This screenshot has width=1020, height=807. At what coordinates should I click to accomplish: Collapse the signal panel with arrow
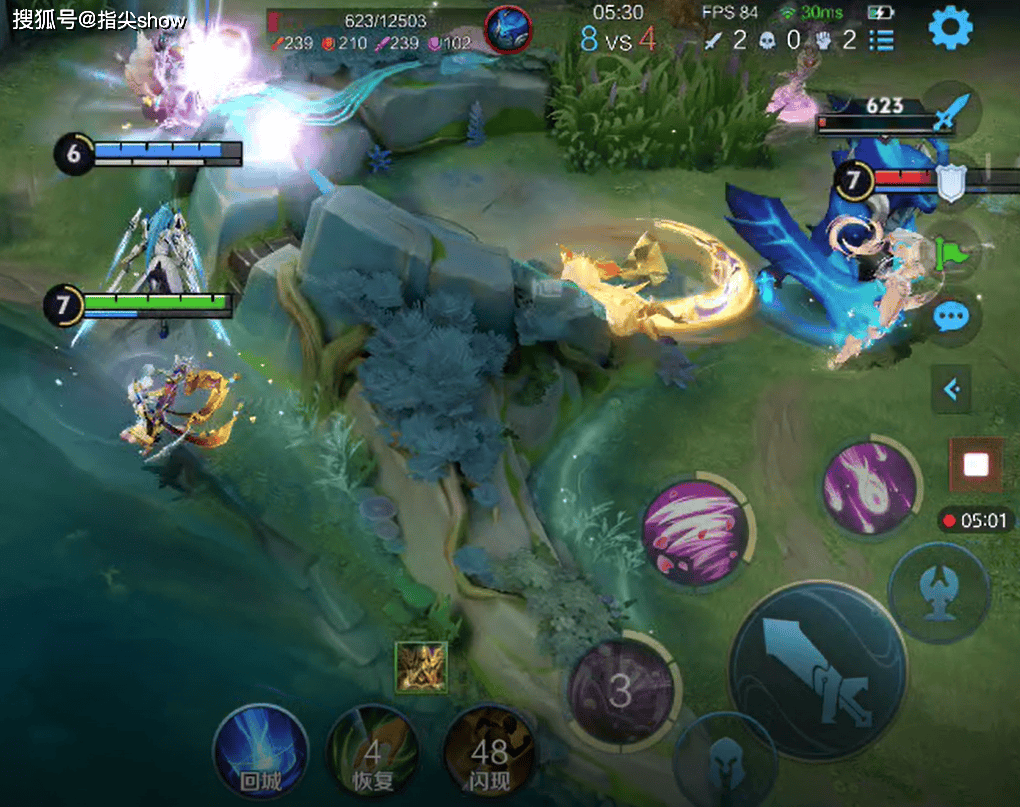pos(951,389)
